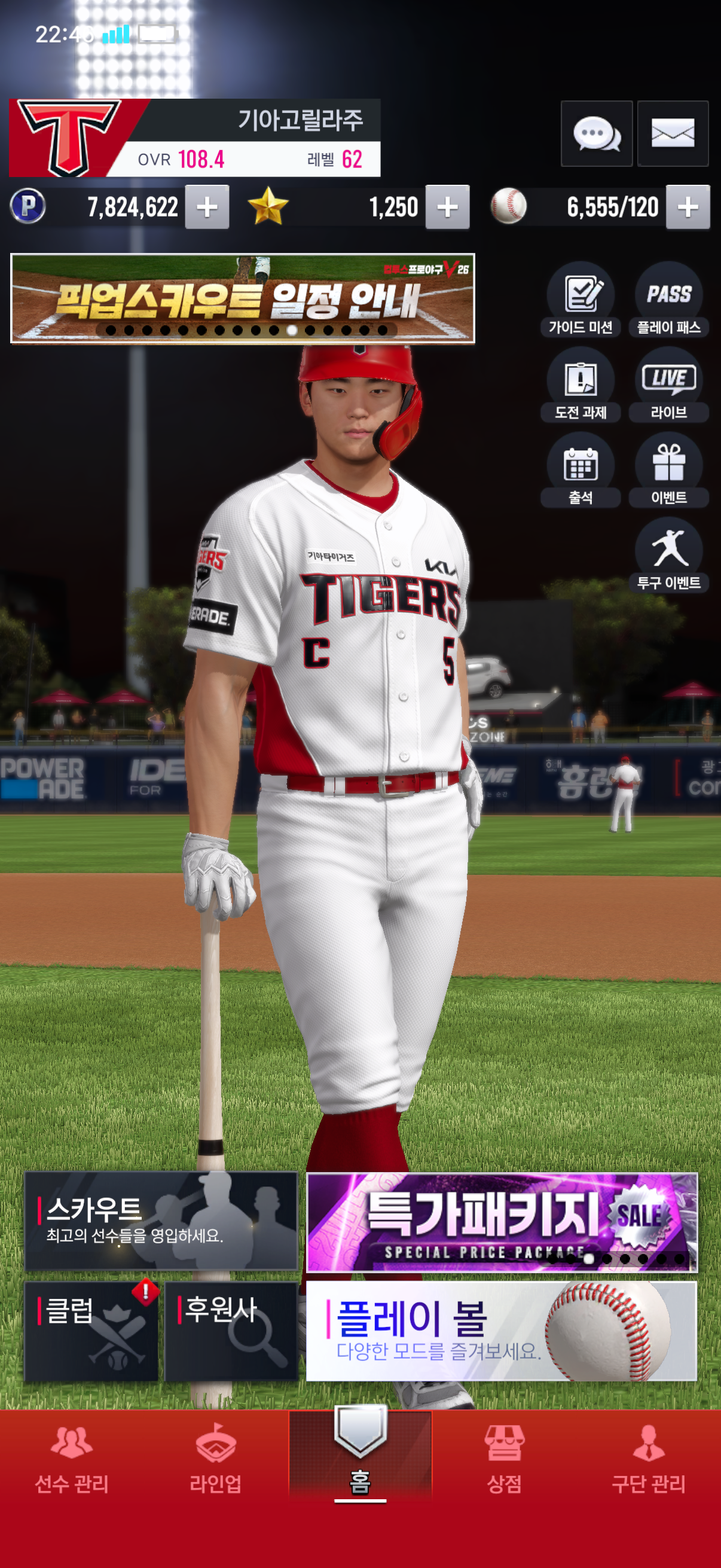Open the 스카우트 scout panel
Viewport: 721px width, 1568px height.
[x=161, y=1221]
